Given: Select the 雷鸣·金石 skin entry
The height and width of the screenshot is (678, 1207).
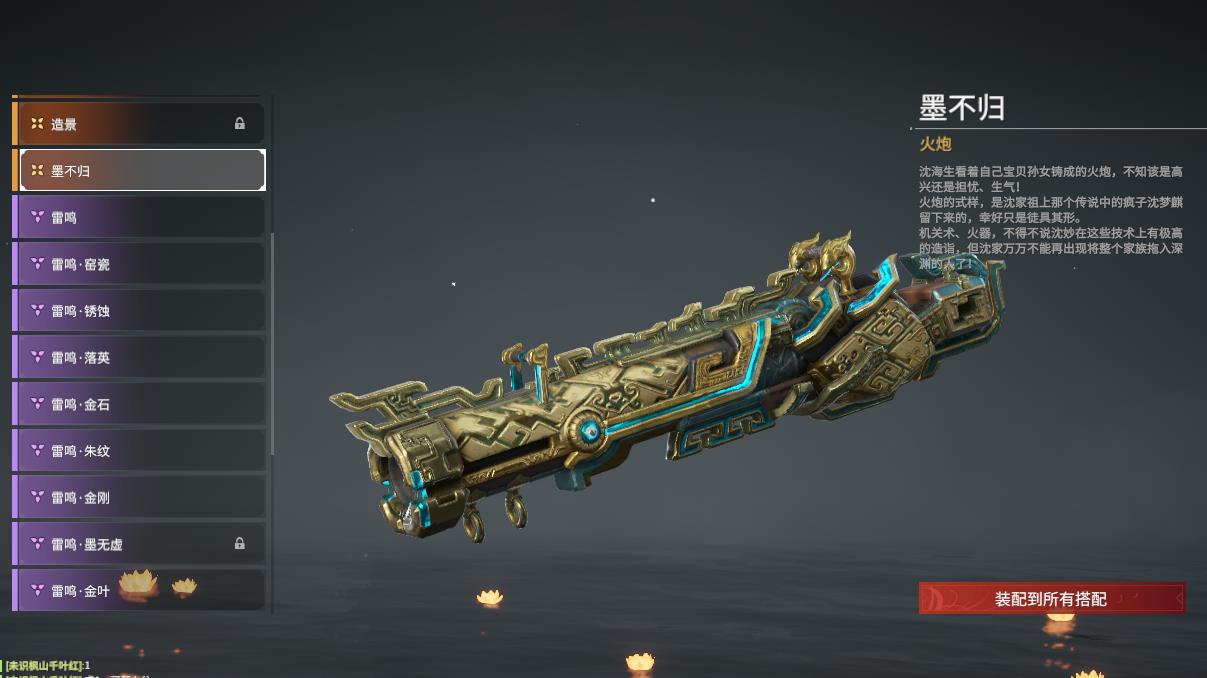Looking at the screenshot, I should pos(140,404).
